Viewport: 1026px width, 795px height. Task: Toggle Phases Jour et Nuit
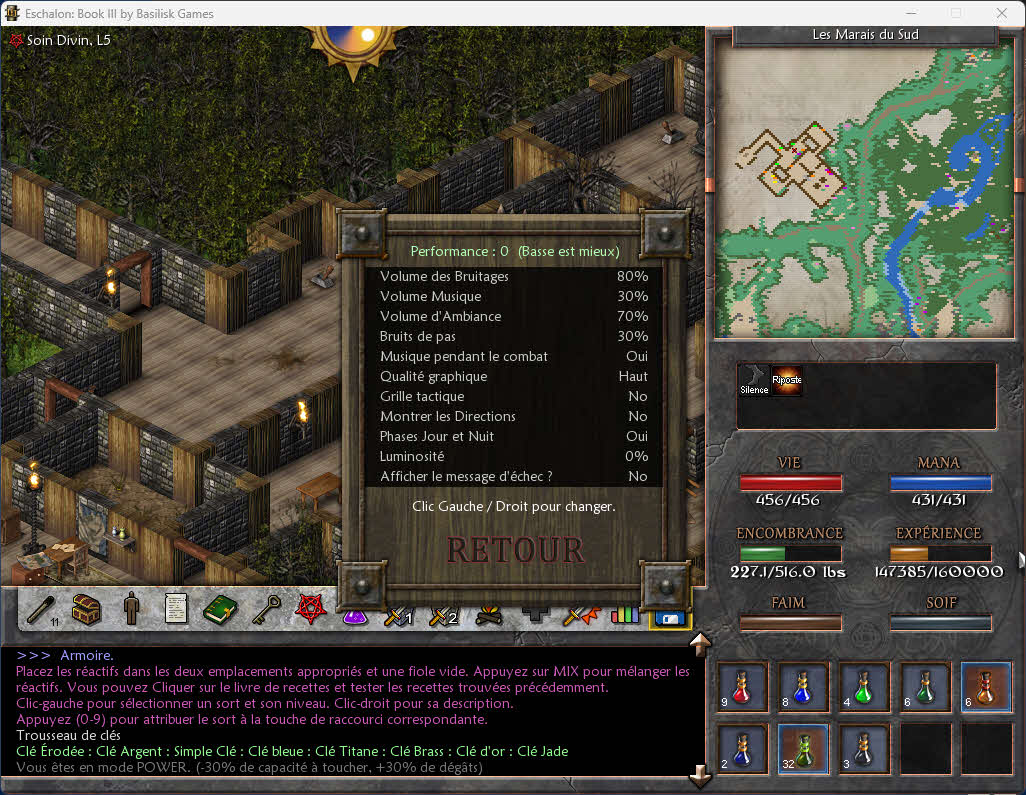coord(514,436)
